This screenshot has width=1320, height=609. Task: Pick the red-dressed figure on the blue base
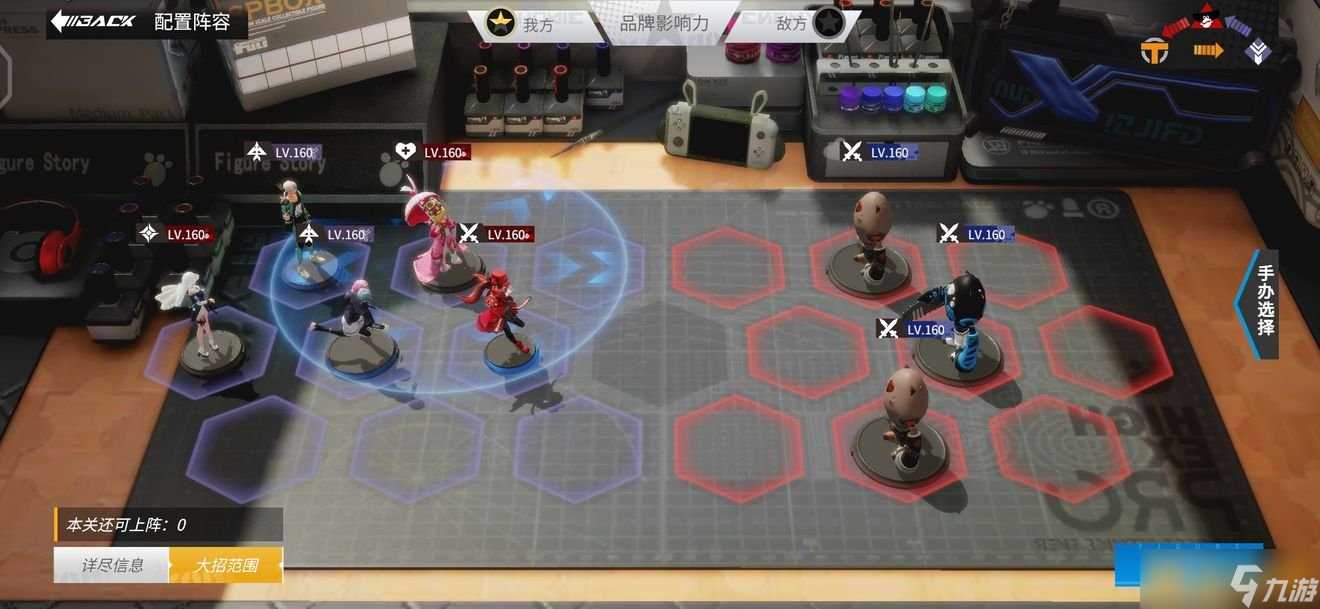504,320
